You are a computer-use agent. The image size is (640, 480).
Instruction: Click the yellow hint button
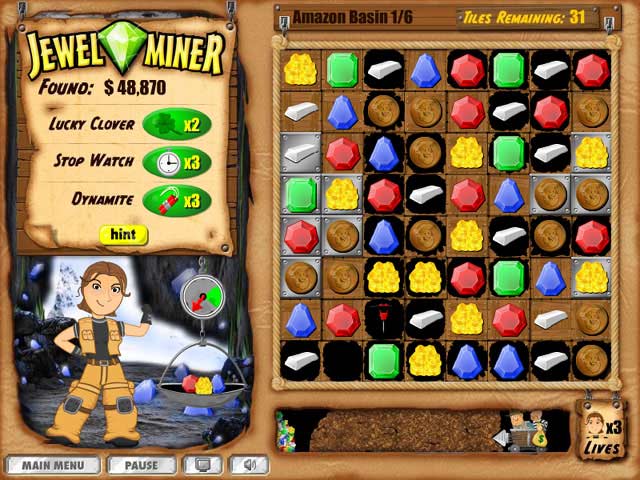point(123,235)
